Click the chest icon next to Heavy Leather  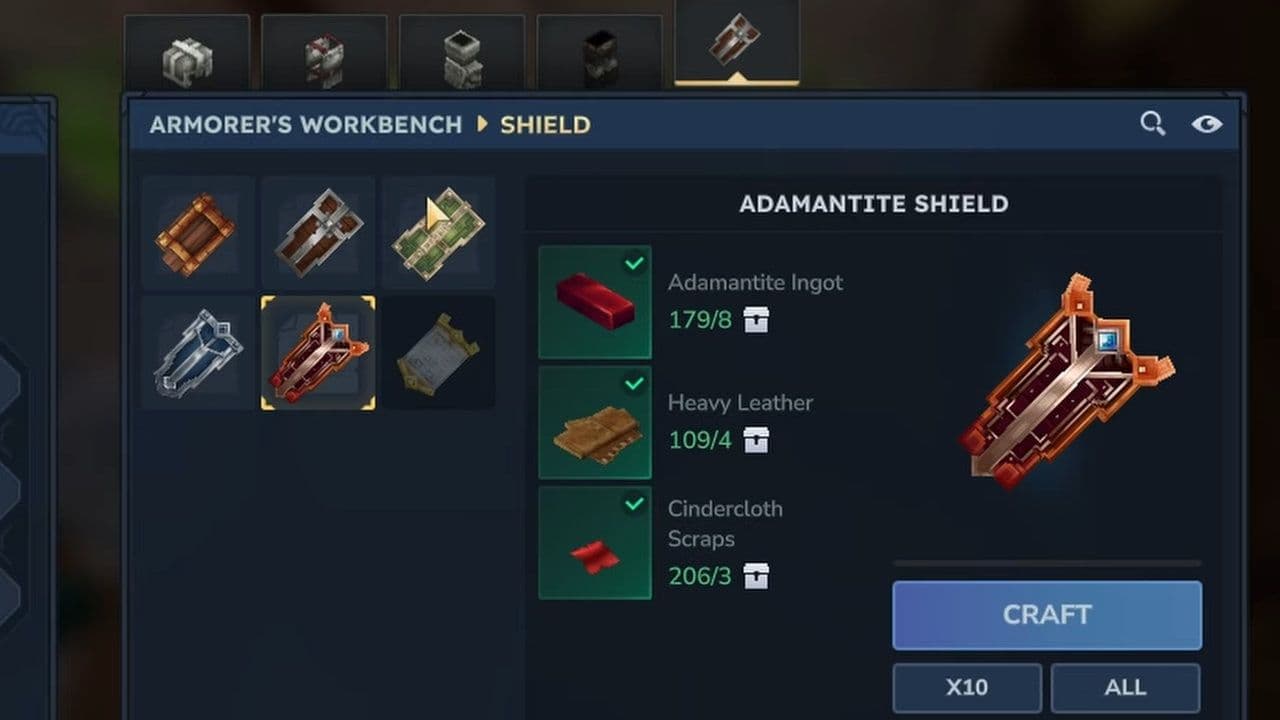[x=757, y=441]
